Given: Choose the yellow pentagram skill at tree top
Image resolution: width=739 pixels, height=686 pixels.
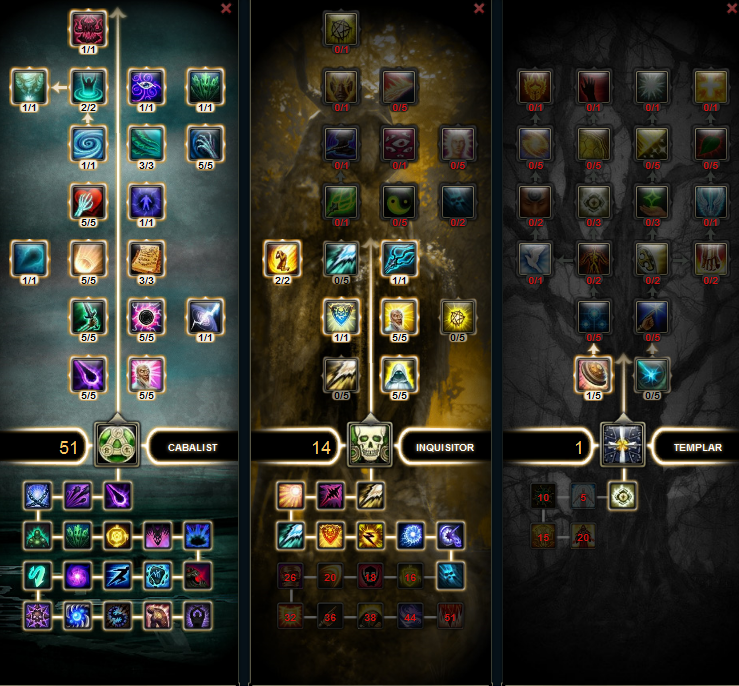Looking at the screenshot, I should pyautogui.click(x=340, y=28).
